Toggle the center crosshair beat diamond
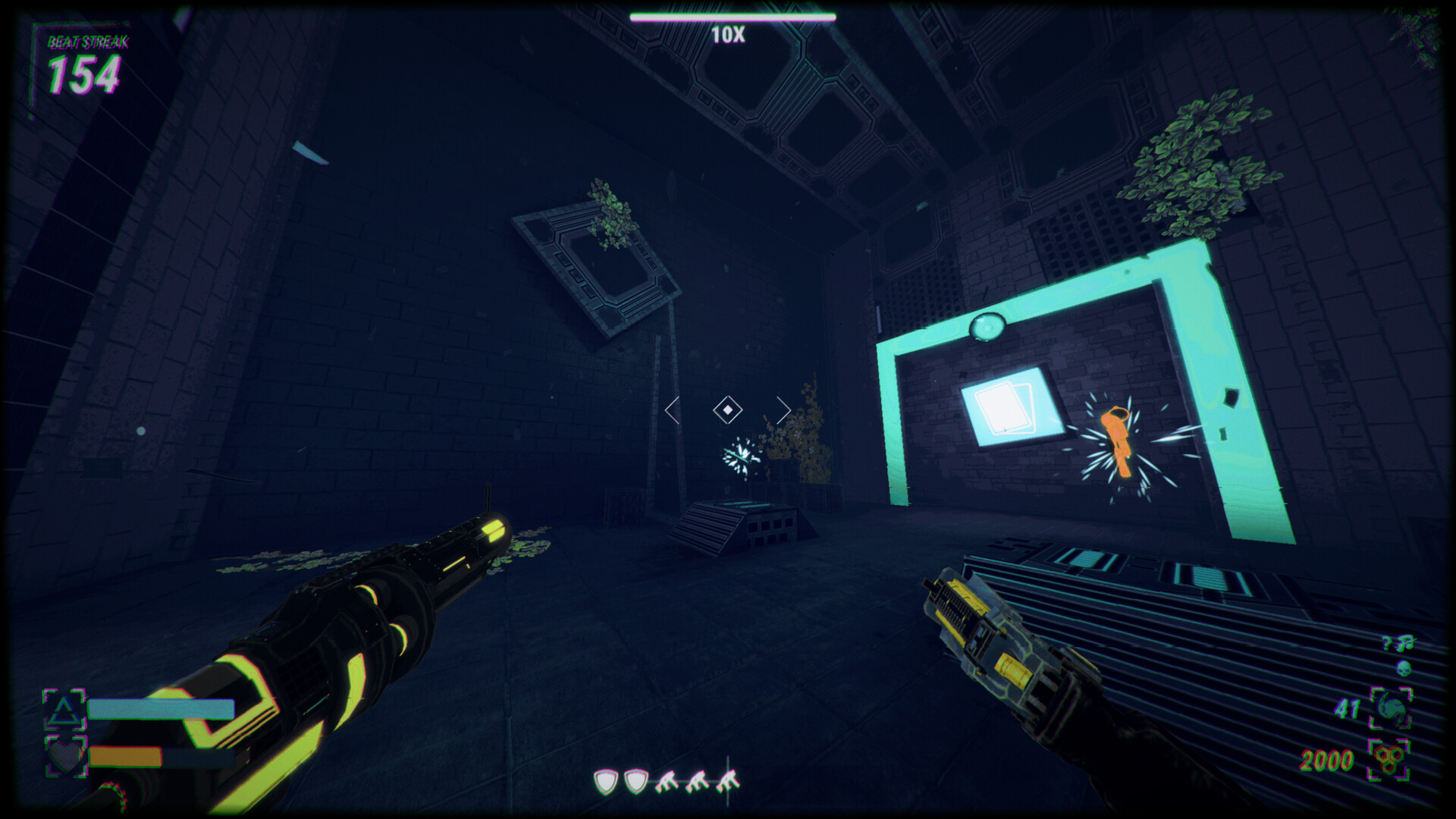 pos(726,409)
